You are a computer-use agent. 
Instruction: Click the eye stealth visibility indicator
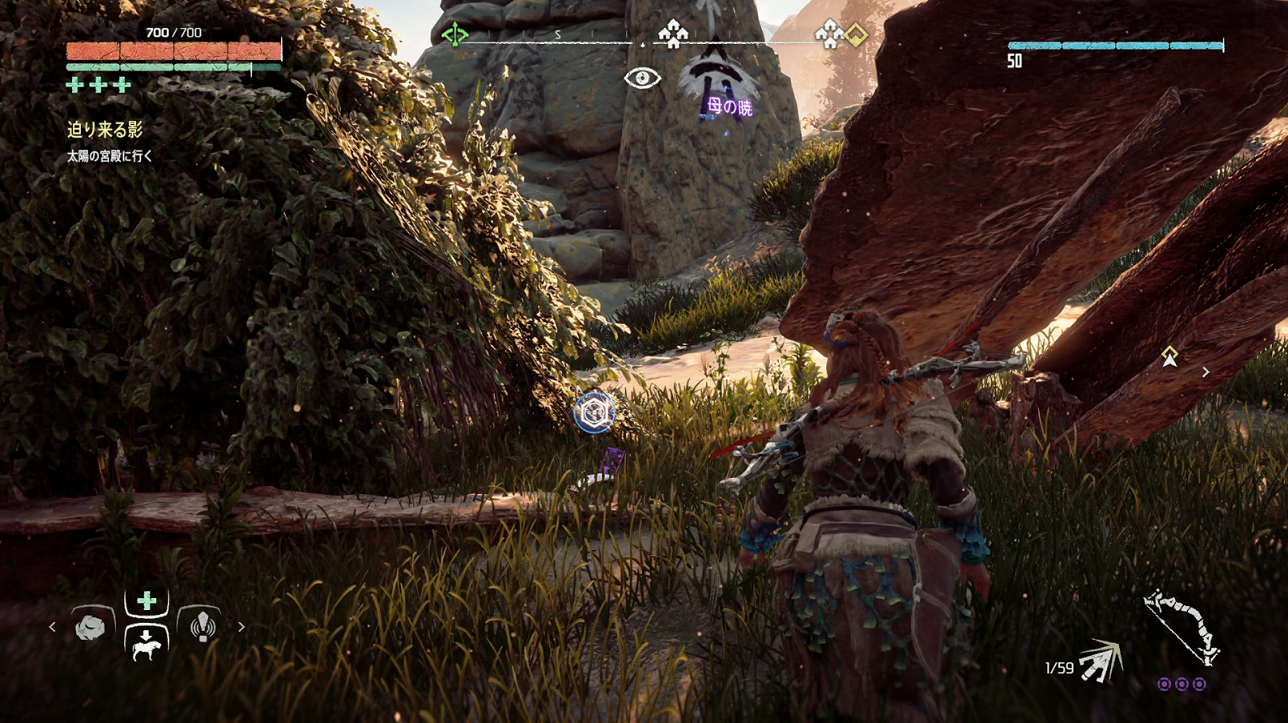(642, 77)
